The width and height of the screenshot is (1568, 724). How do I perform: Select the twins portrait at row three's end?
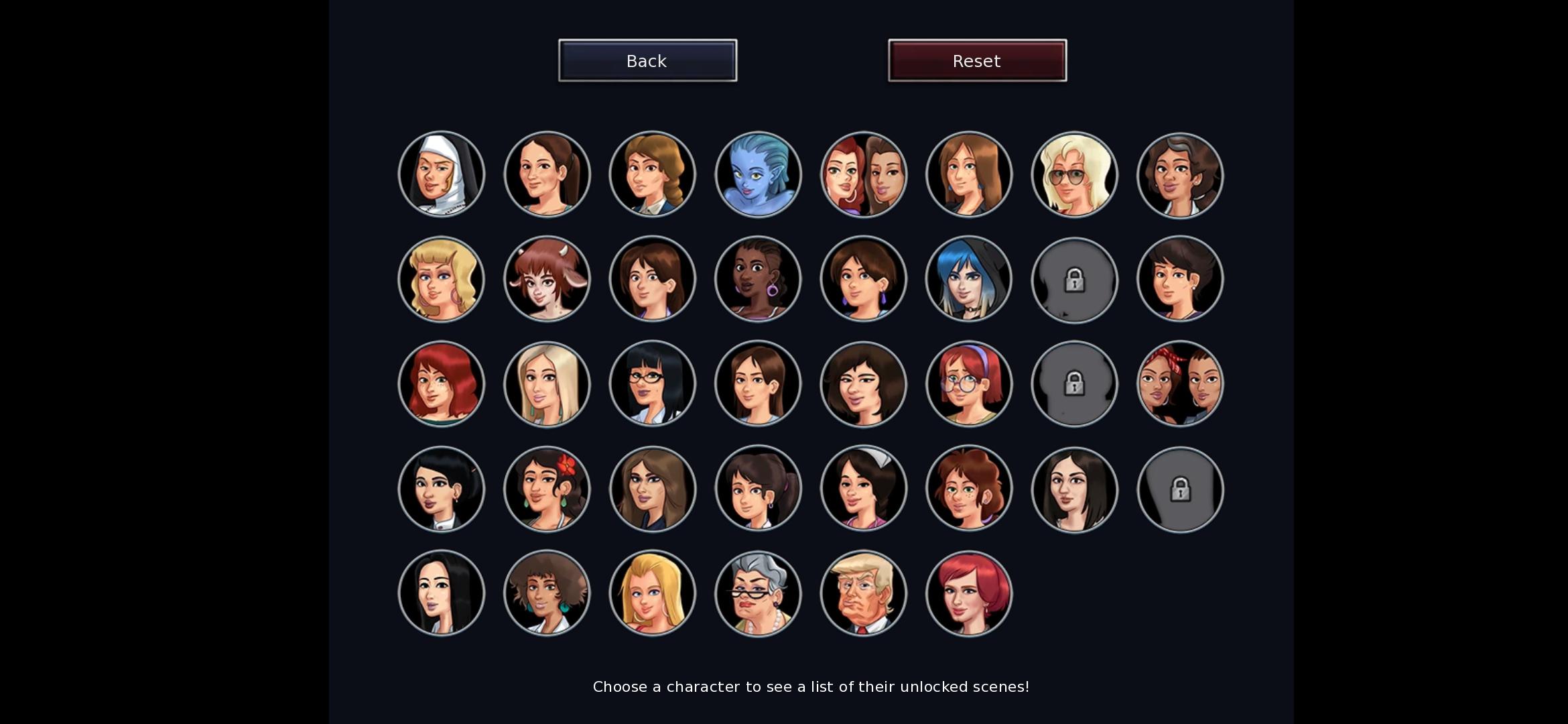click(1180, 384)
